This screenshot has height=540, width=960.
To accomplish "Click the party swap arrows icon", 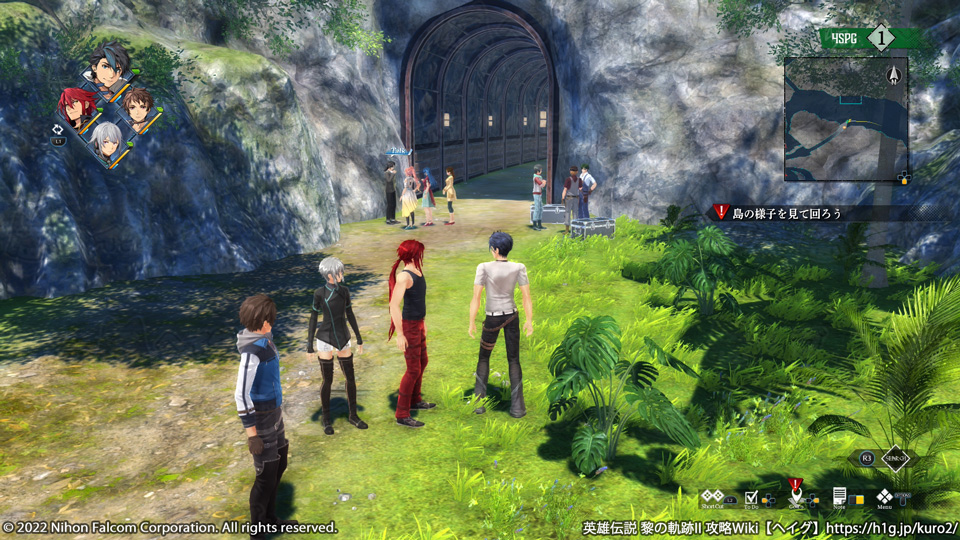I will 58,129.
